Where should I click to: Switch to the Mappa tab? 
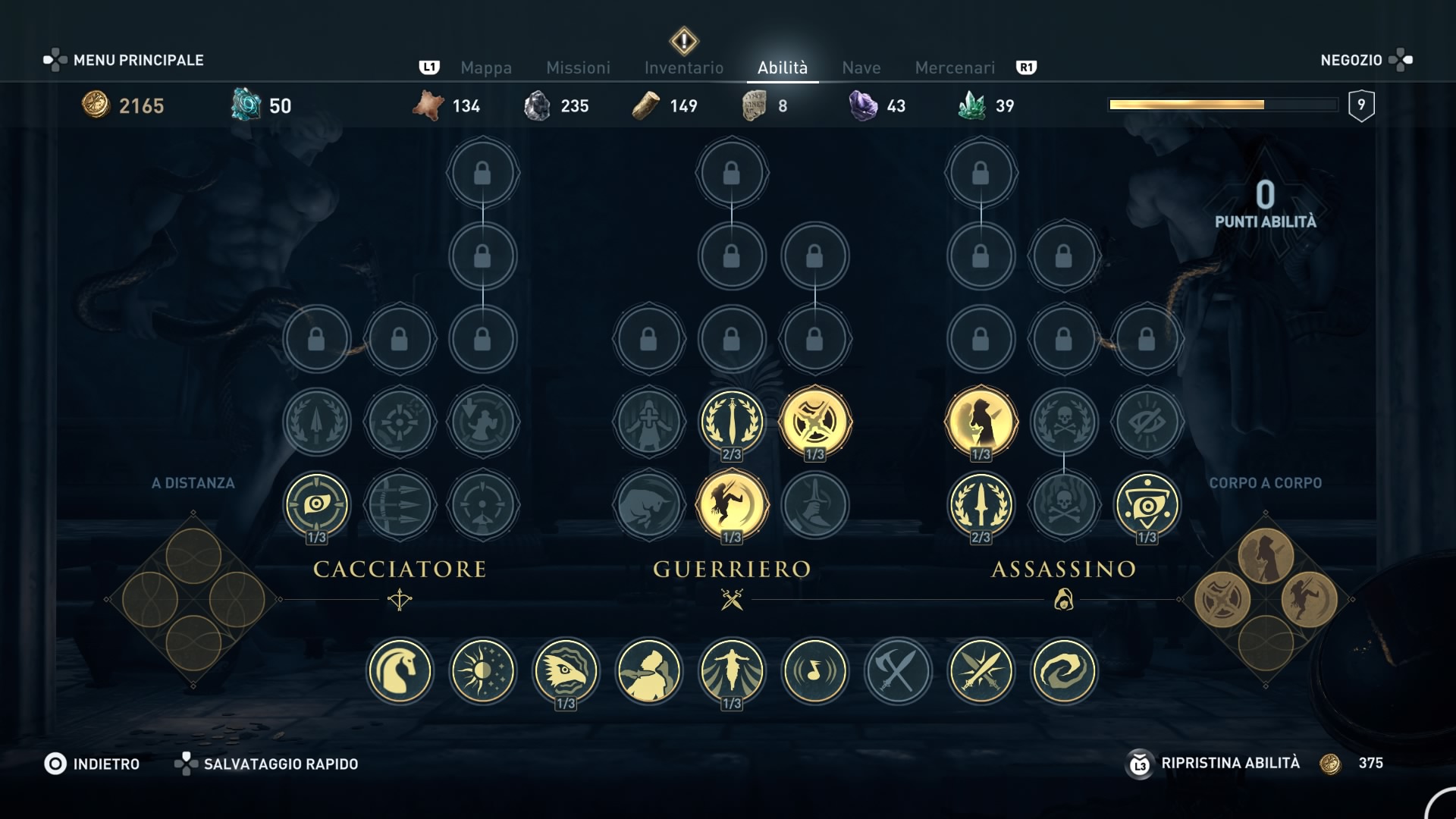click(x=485, y=67)
